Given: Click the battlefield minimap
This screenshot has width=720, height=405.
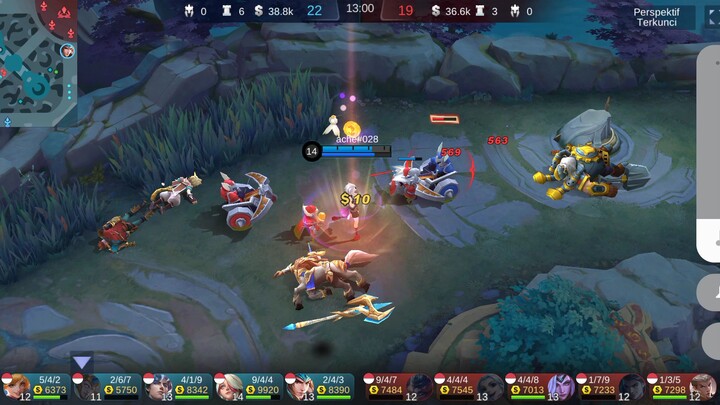Looking at the screenshot, I should pyautogui.click(x=40, y=62).
